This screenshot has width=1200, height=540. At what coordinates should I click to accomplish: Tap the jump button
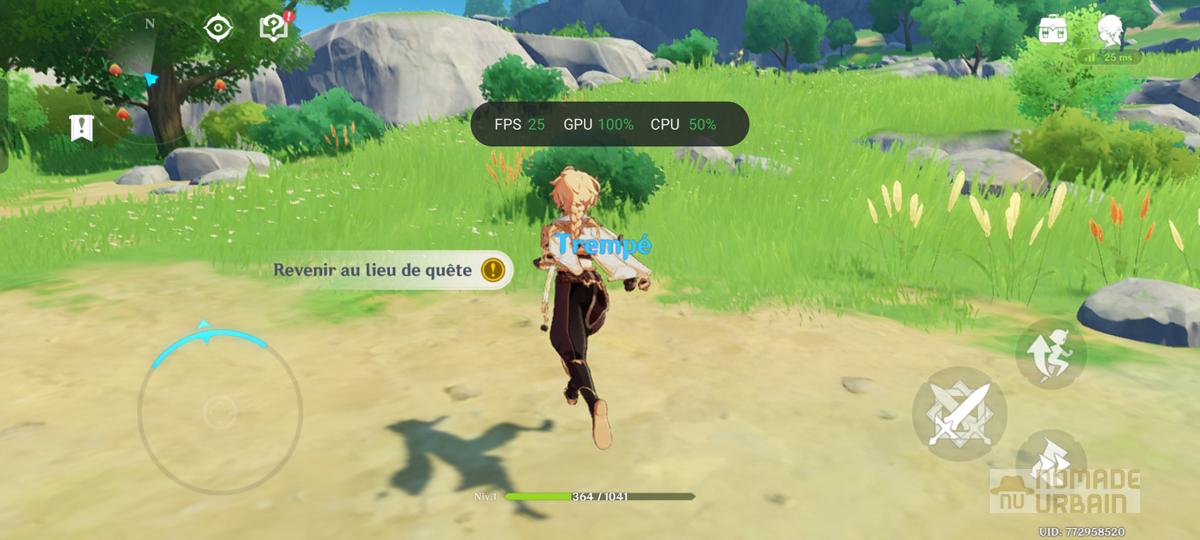tap(1051, 354)
